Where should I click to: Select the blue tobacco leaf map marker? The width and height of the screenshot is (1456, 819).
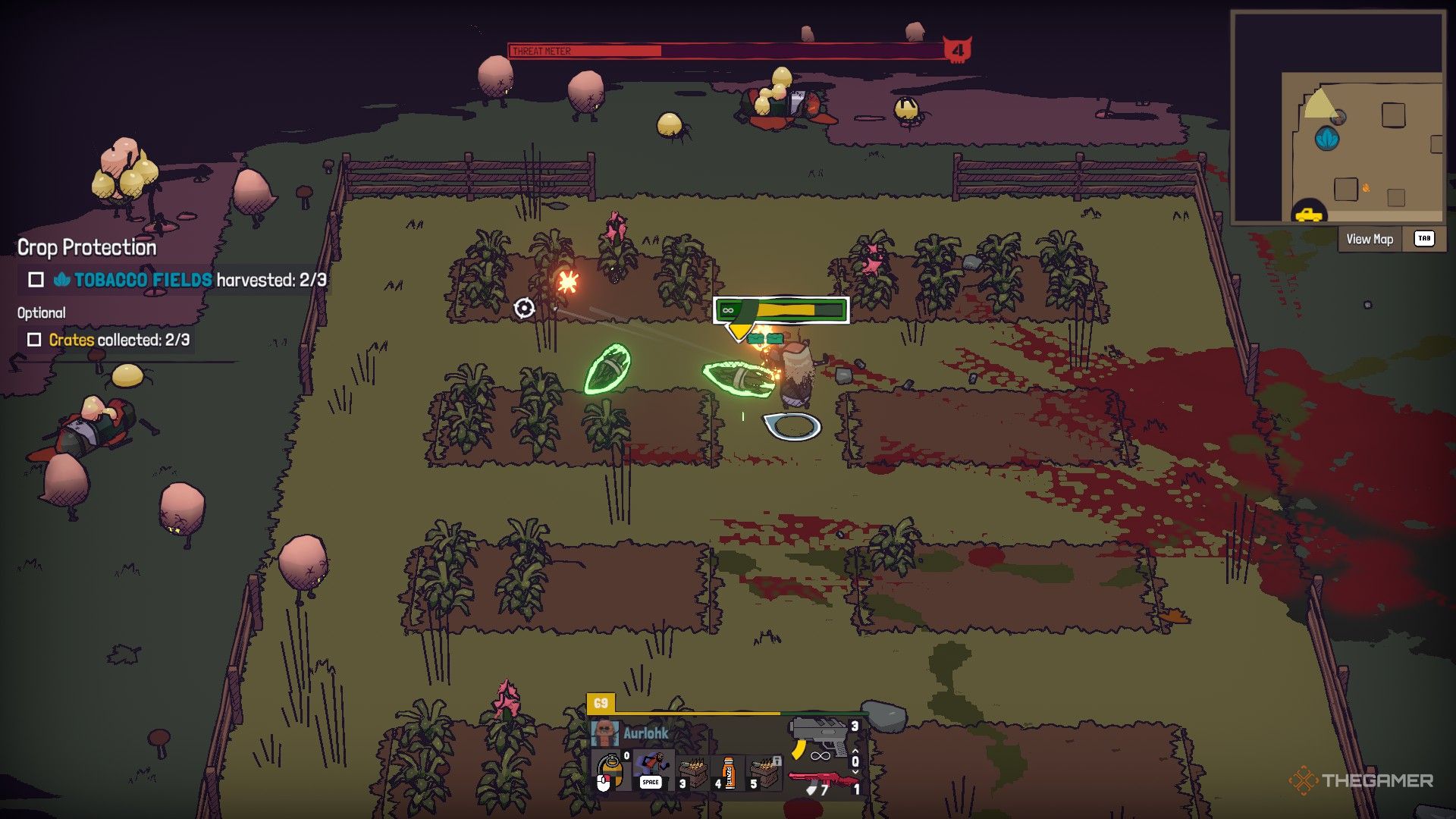1327,138
